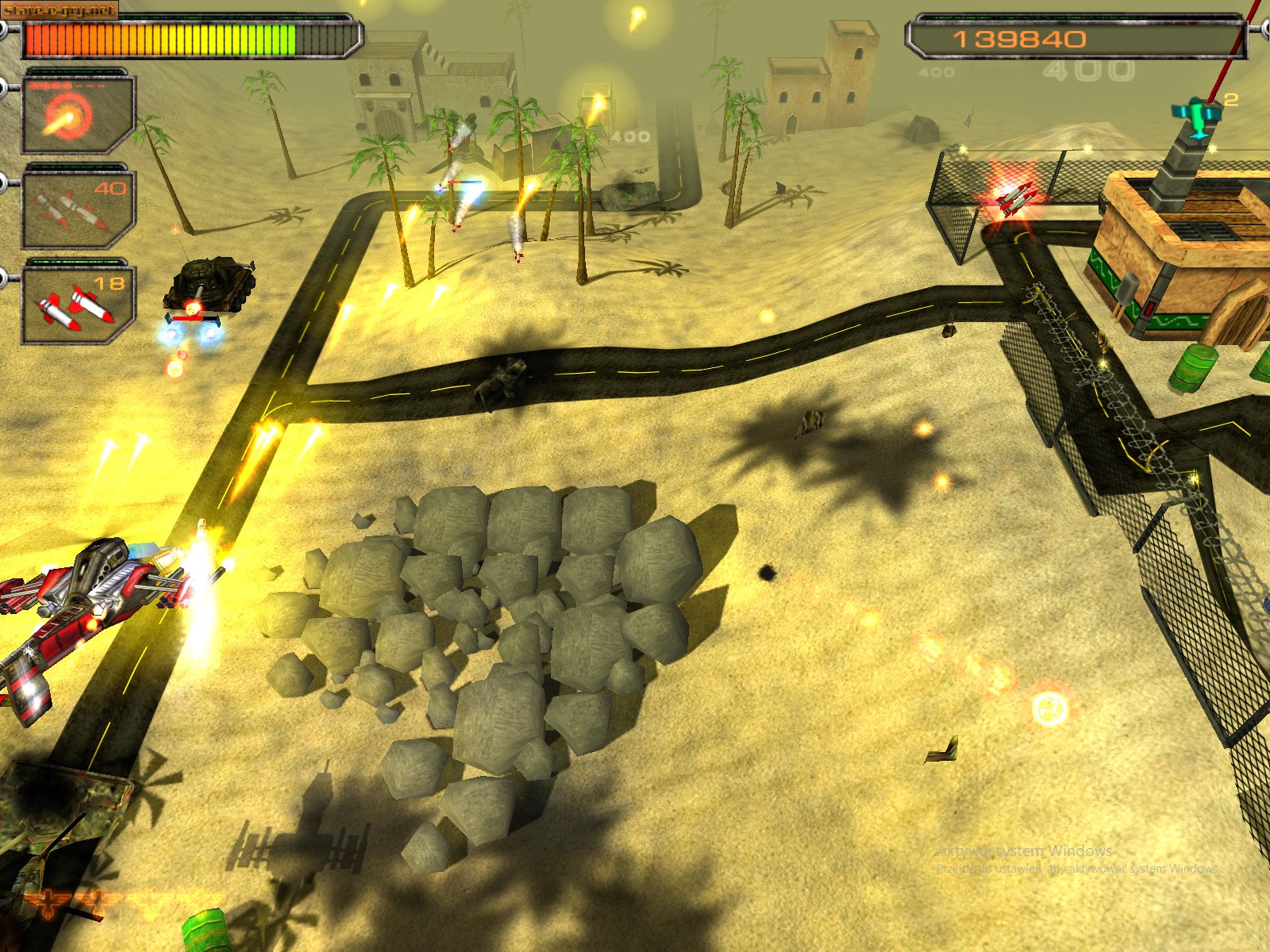The height and width of the screenshot is (952, 1270).
Task: Open the stare.e-gry.net watermark link
Action: click(x=57, y=11)
